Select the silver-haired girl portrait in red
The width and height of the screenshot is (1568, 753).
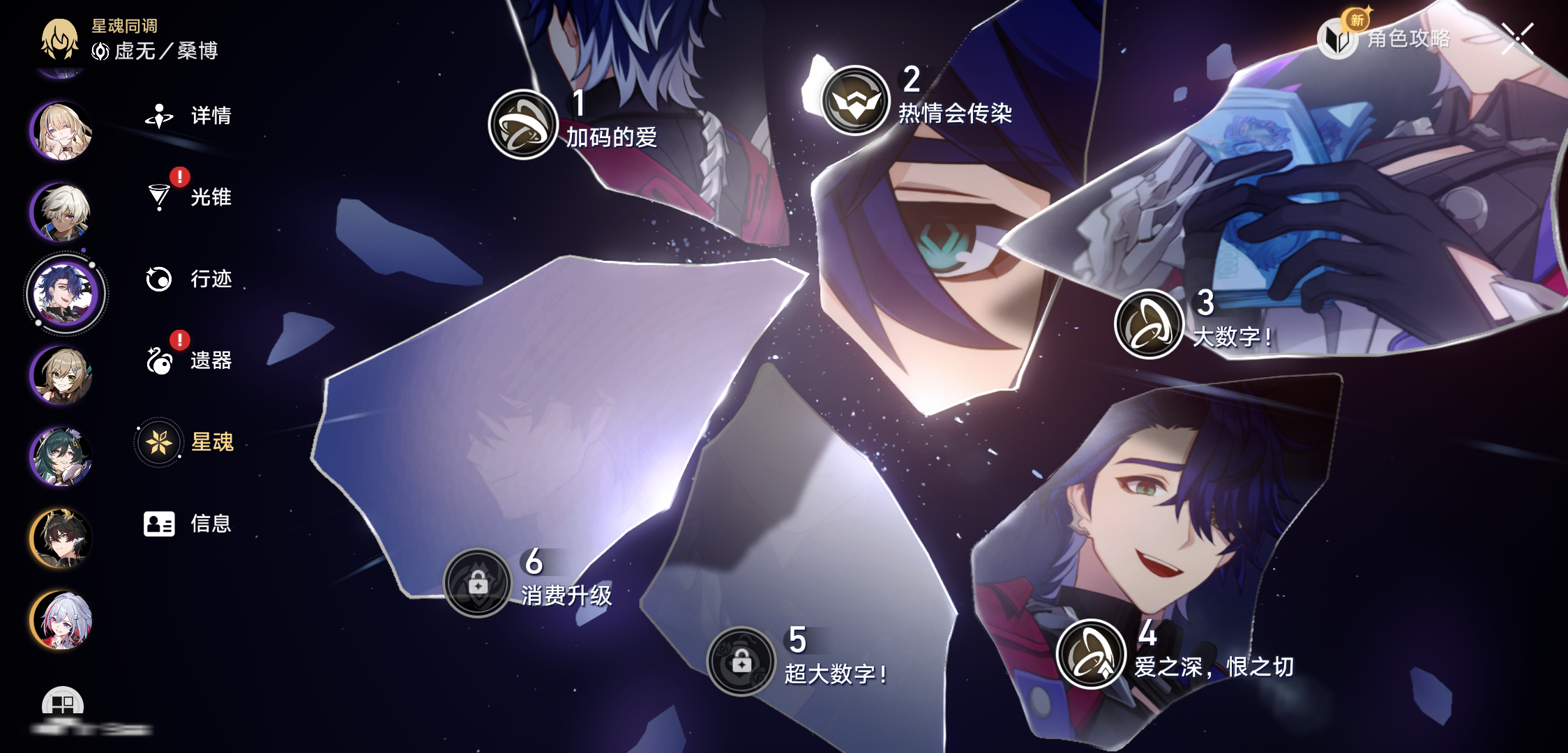(x=61, y=620)
